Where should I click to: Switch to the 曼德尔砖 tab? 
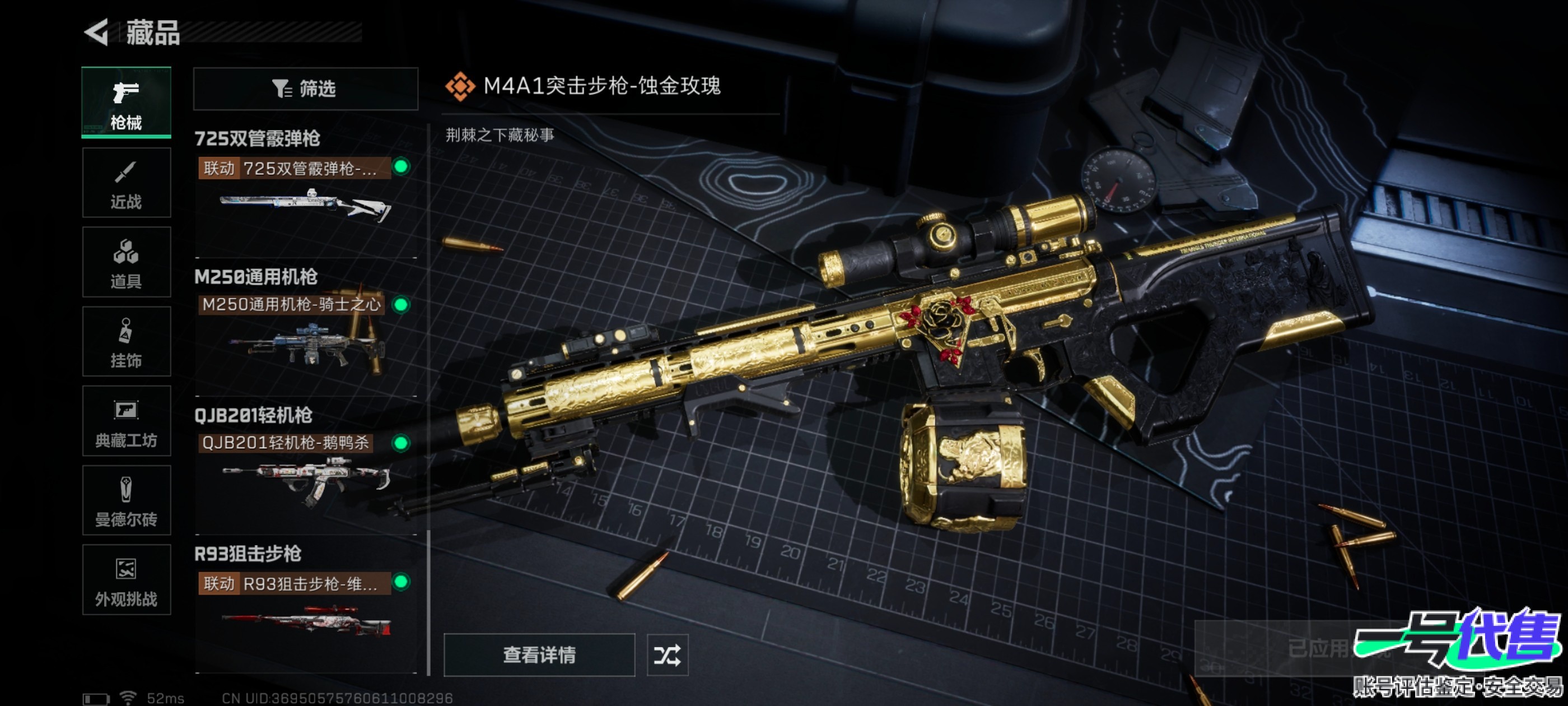(126, 500)
